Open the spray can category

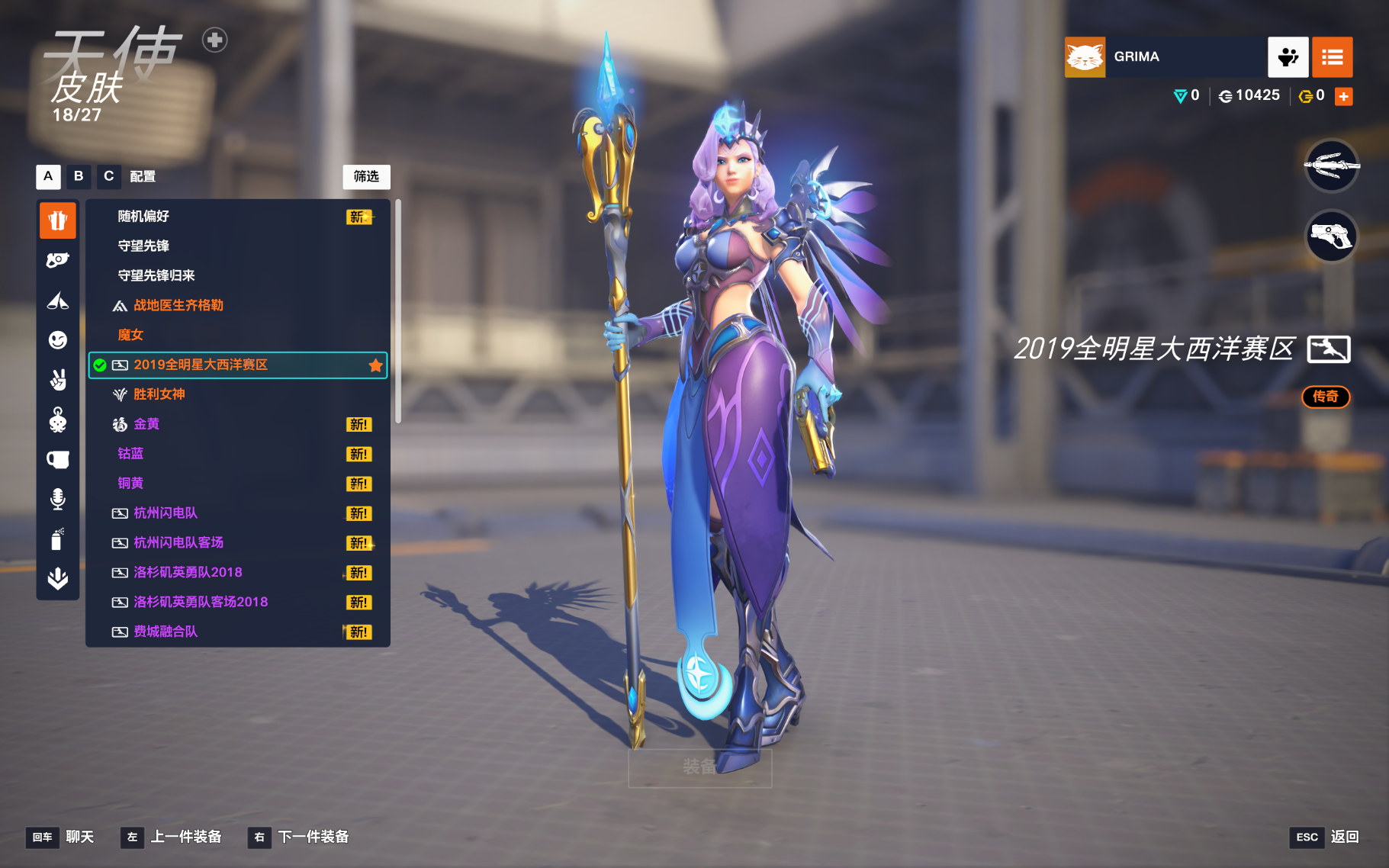click(x=58, y=539)
